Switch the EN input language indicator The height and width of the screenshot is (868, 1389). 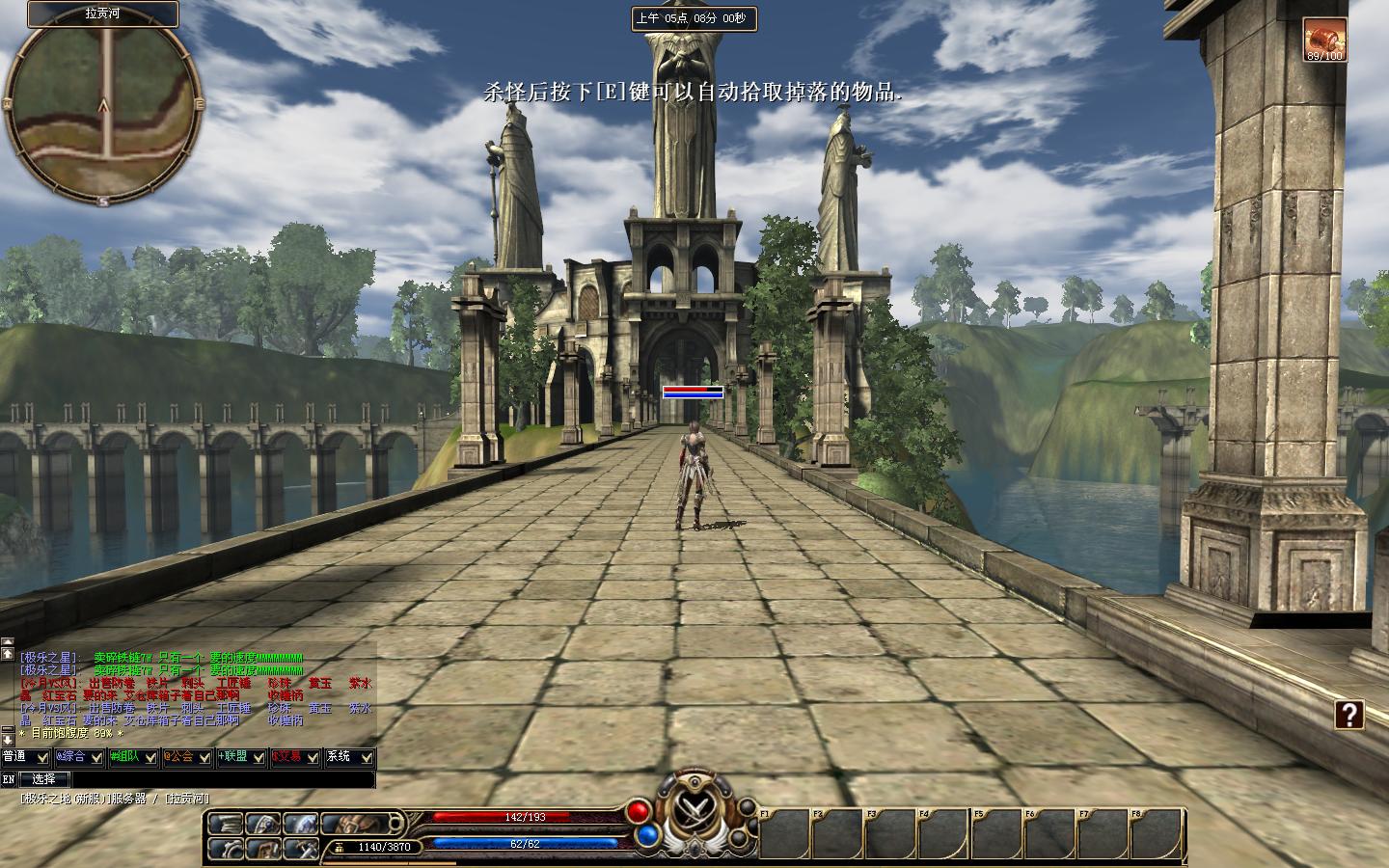click(9, 779)
